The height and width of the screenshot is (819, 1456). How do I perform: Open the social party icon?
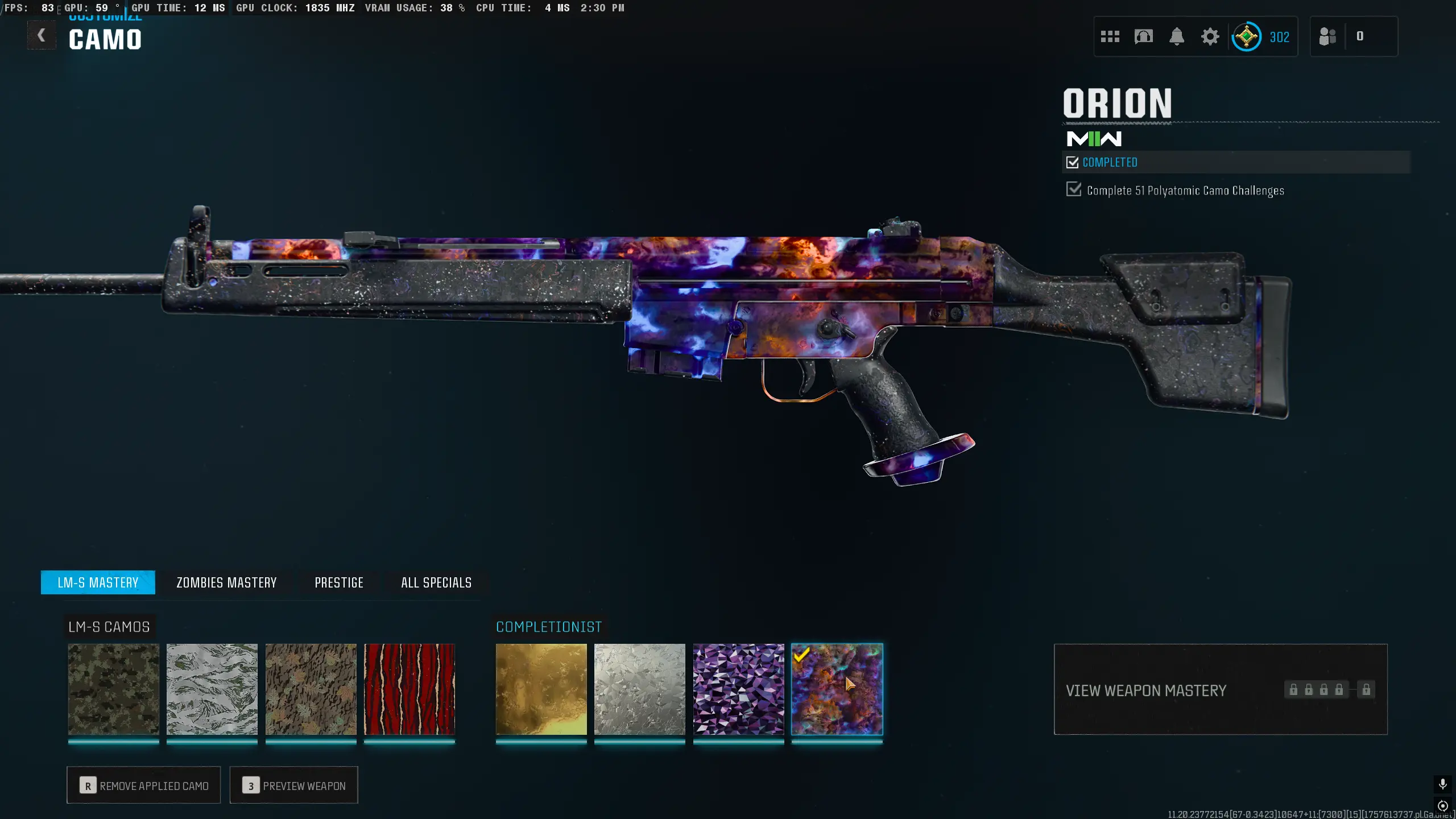[x=1327, y=37]
